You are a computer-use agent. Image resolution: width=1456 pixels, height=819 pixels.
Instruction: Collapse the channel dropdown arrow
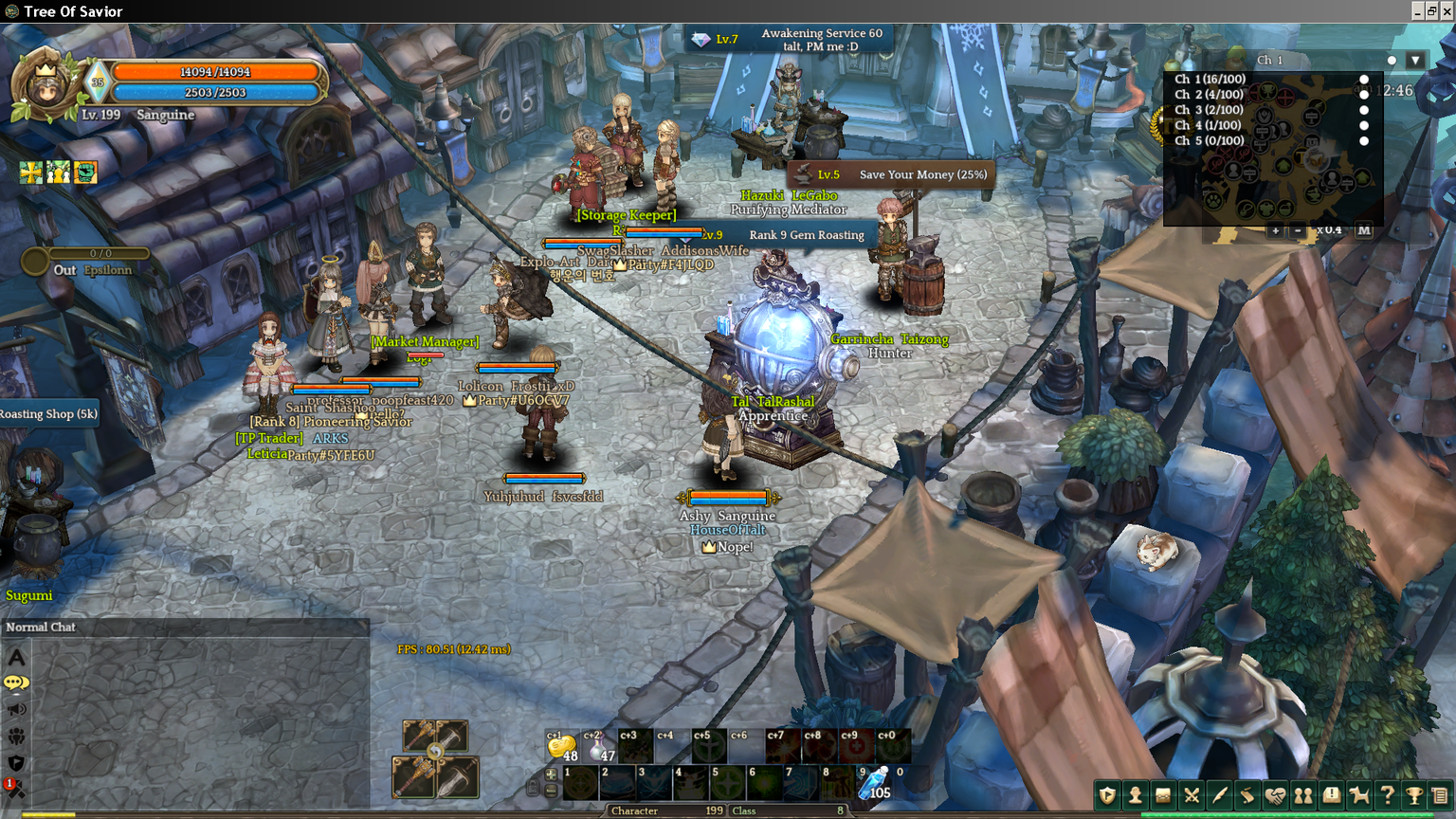[1415, 60]
